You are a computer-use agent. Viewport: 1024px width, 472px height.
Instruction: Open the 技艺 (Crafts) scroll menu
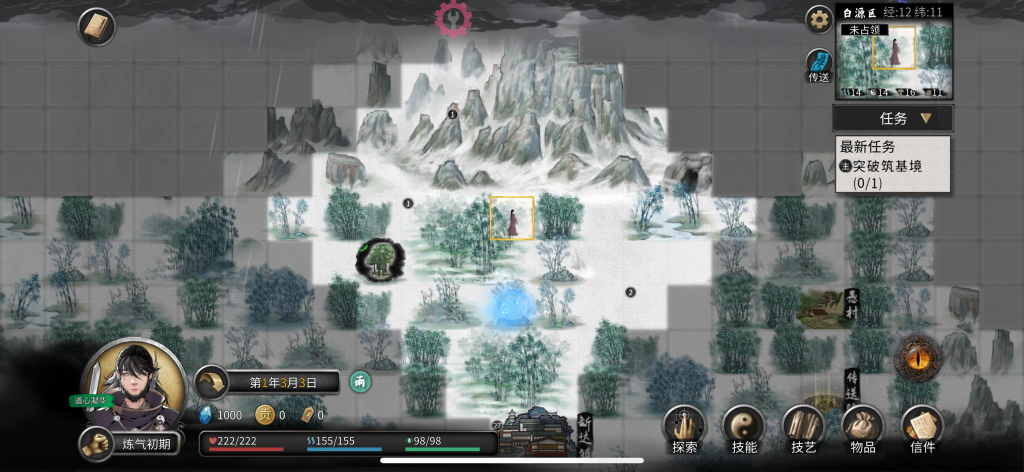[x=802, y=427]
